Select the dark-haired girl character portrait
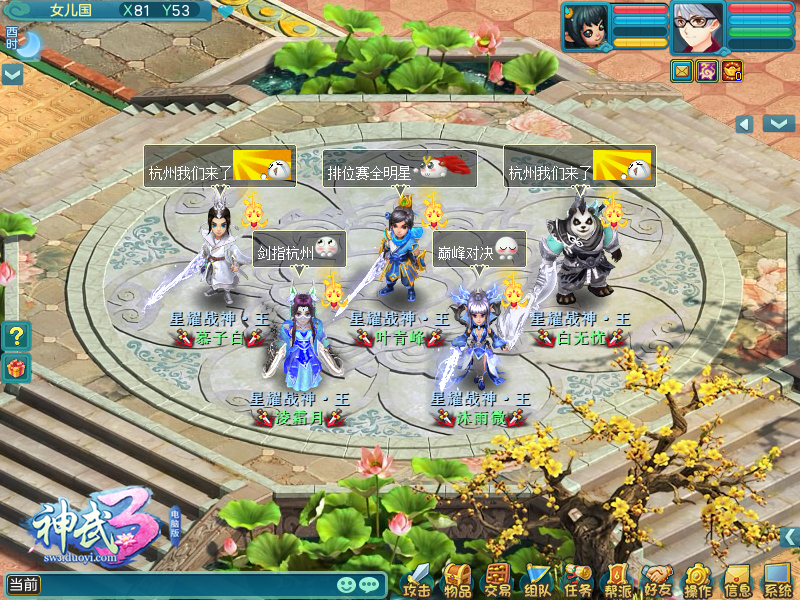Image resolution: width=800 pixels, height=600 pixels. 587,26
